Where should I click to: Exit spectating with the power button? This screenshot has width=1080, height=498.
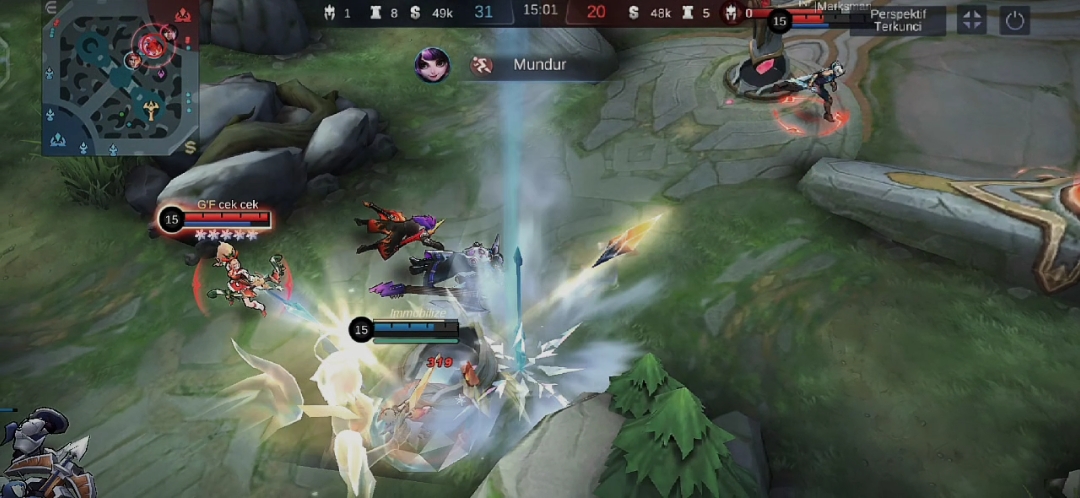[x=1015, y=20]
